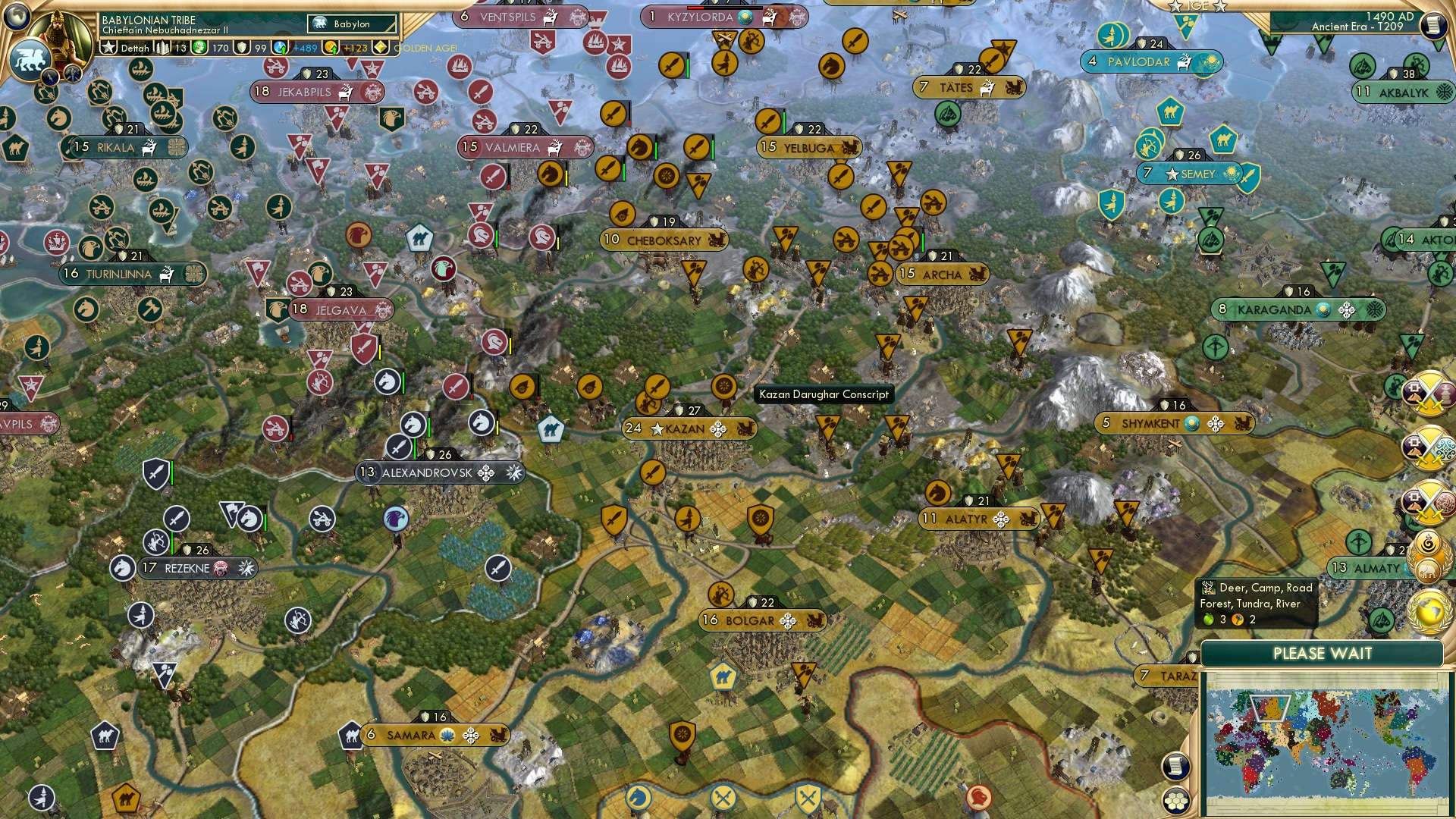Click the PLEASE WAIT banner

(1323, 653)
